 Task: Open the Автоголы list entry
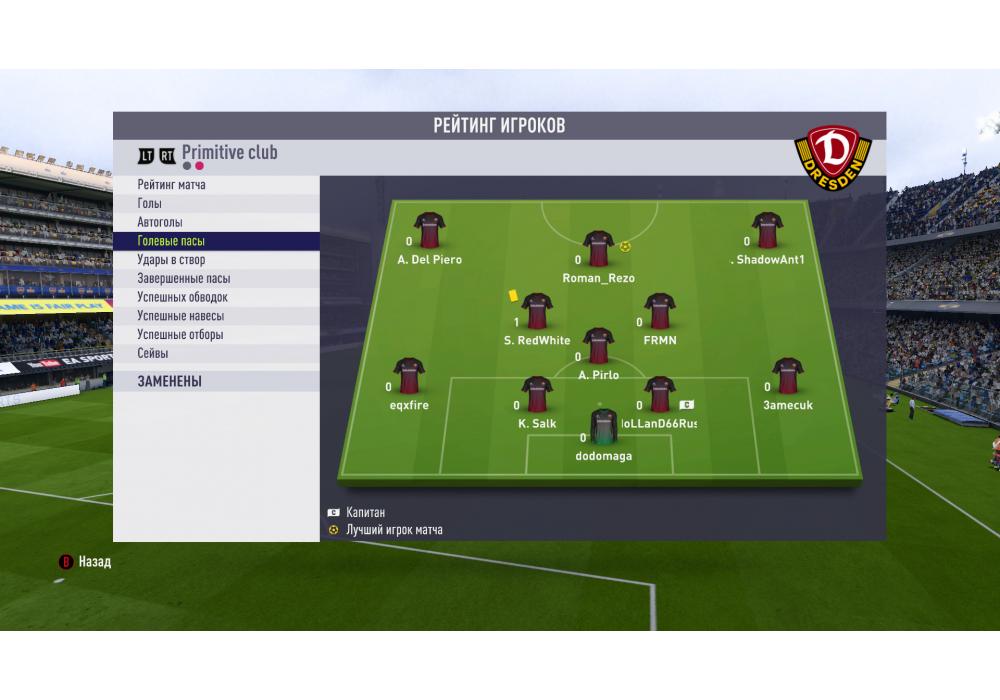point(160,222)
